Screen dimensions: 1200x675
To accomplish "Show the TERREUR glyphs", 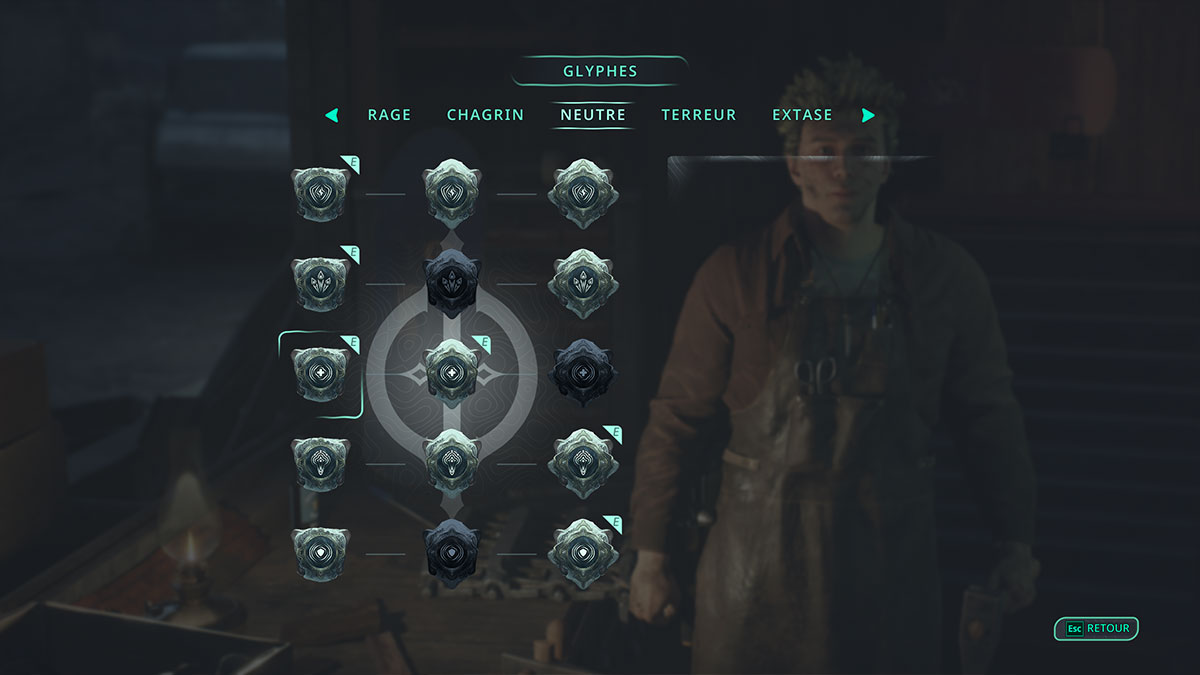I will point(699,115).
